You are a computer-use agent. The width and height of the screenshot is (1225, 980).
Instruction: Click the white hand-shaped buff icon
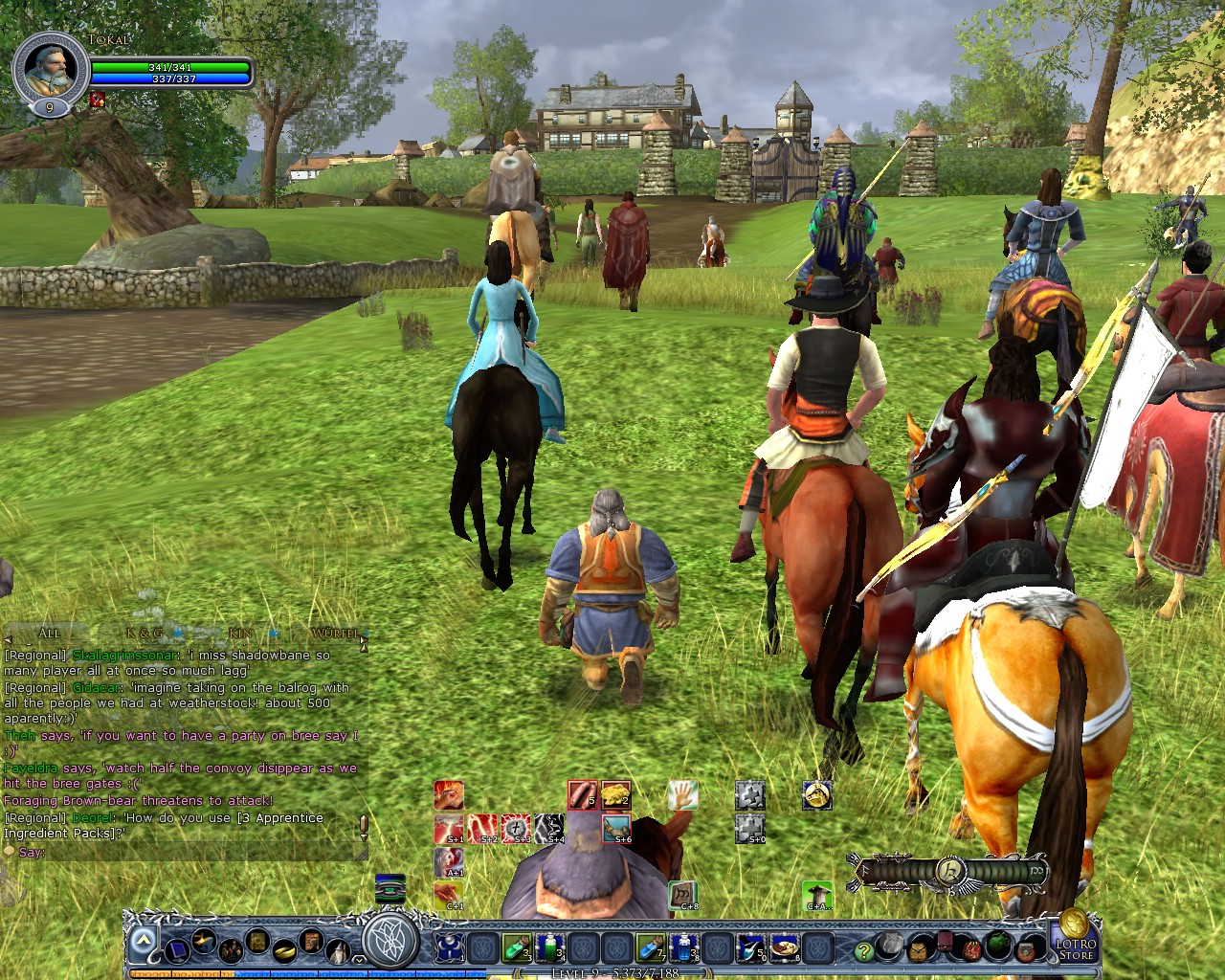tap(684, 792)
